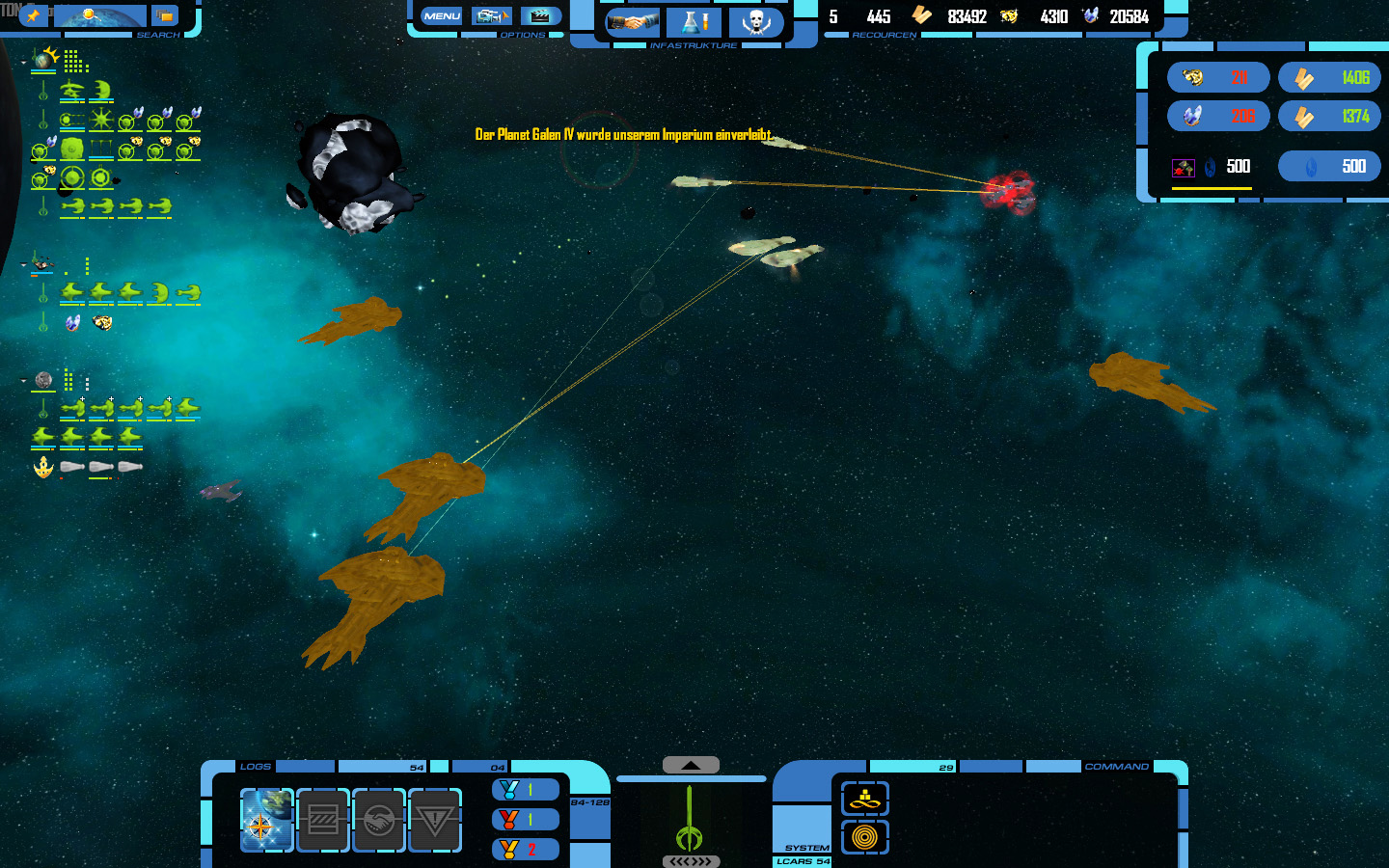Click the camera view options icon

point(491,16)
